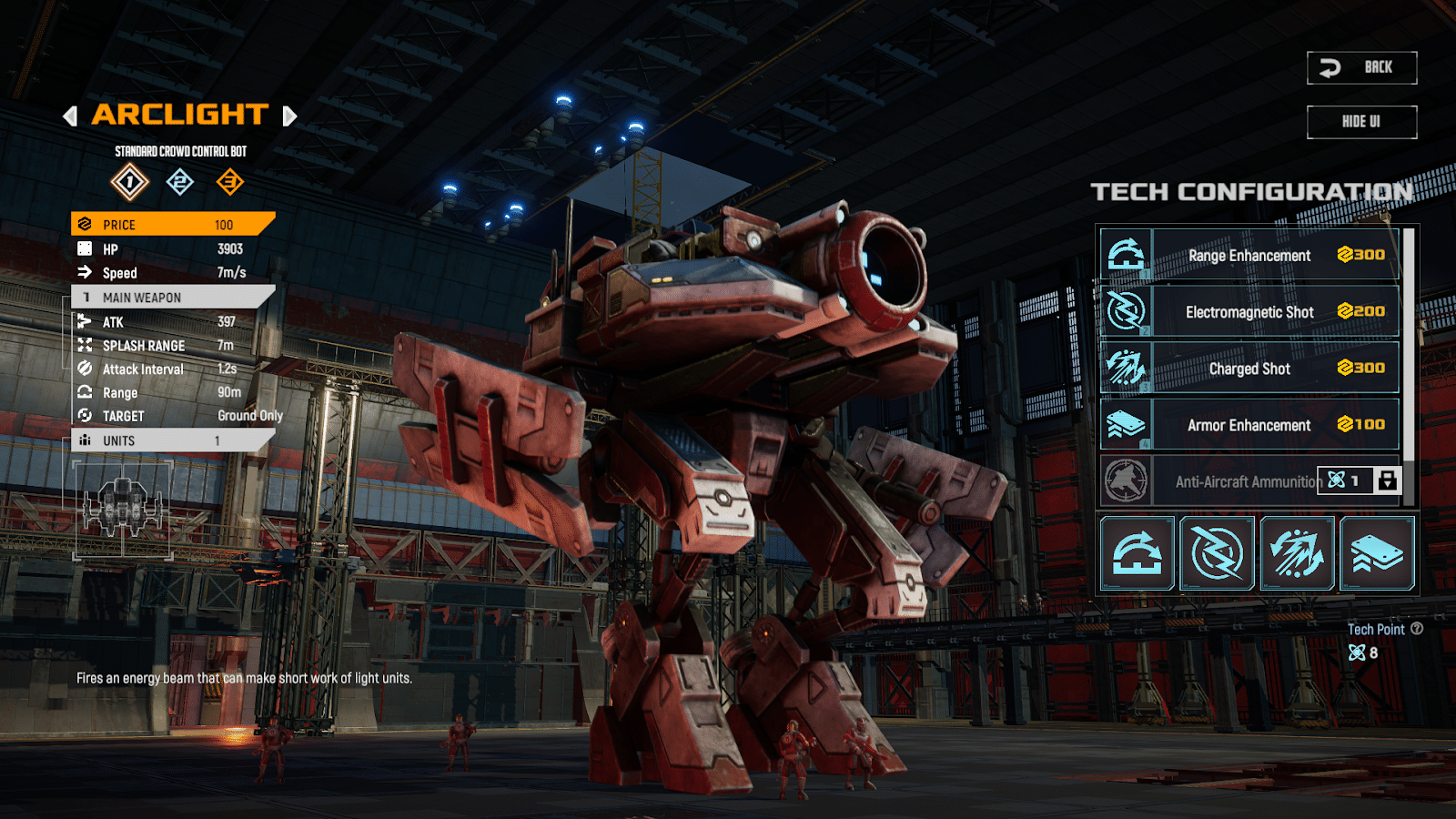Image resolution: width=1456 pixels, height=819 pixels.
Task: Click the Arclight unit formation thumbnail
Action: 123,508
